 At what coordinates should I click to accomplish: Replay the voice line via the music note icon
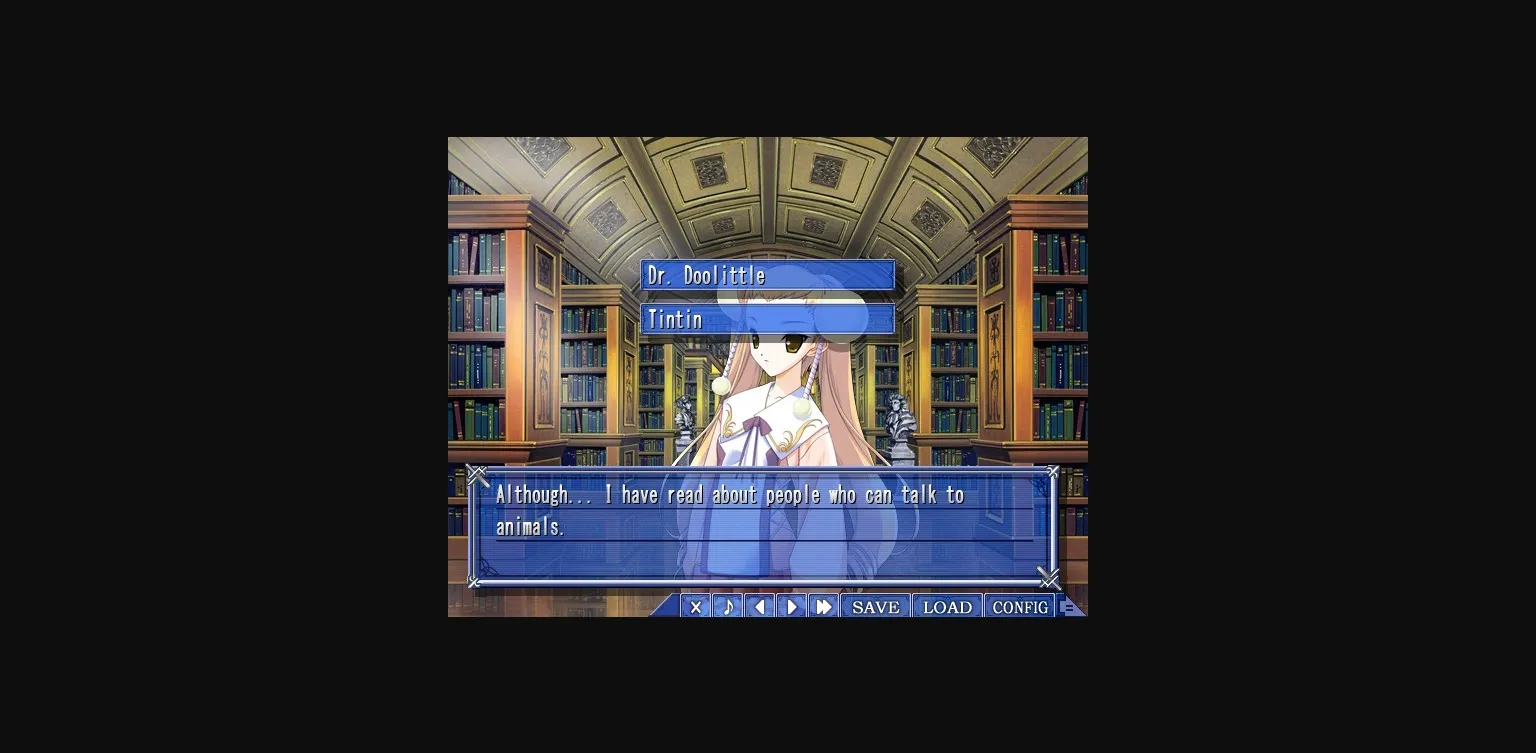pos(727,606)
